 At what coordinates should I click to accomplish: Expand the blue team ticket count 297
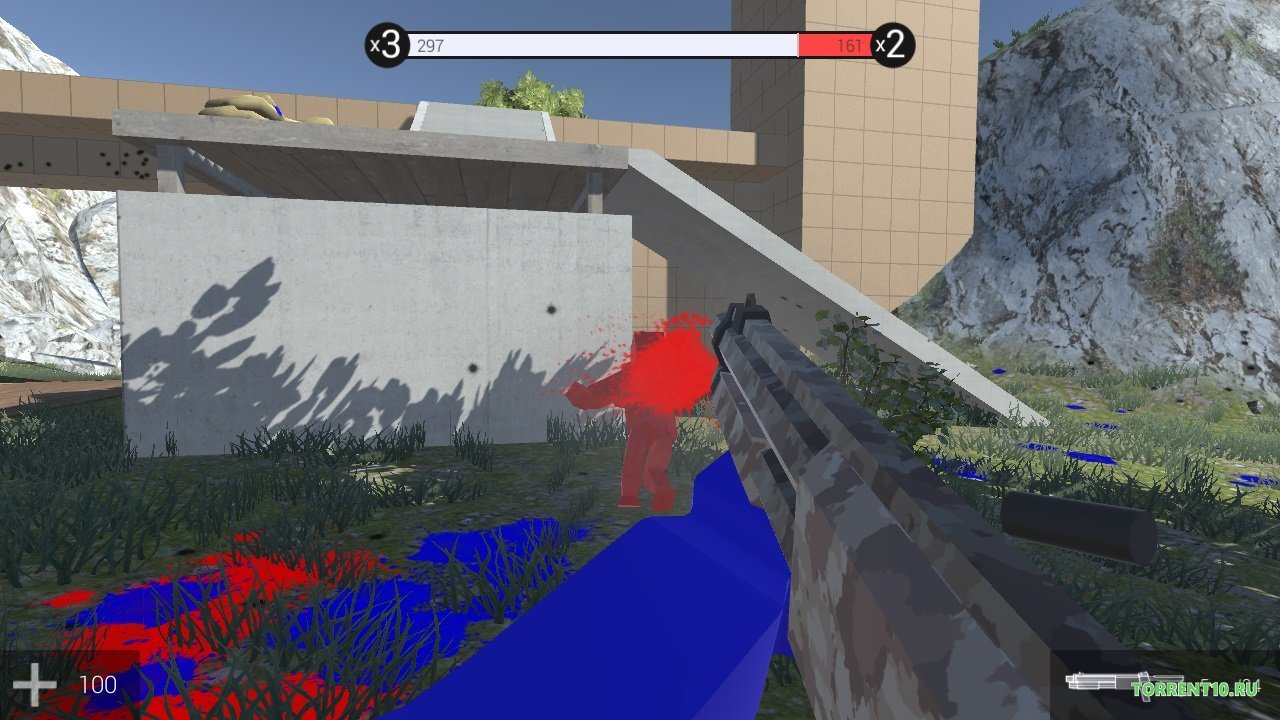tap(430, 45)
